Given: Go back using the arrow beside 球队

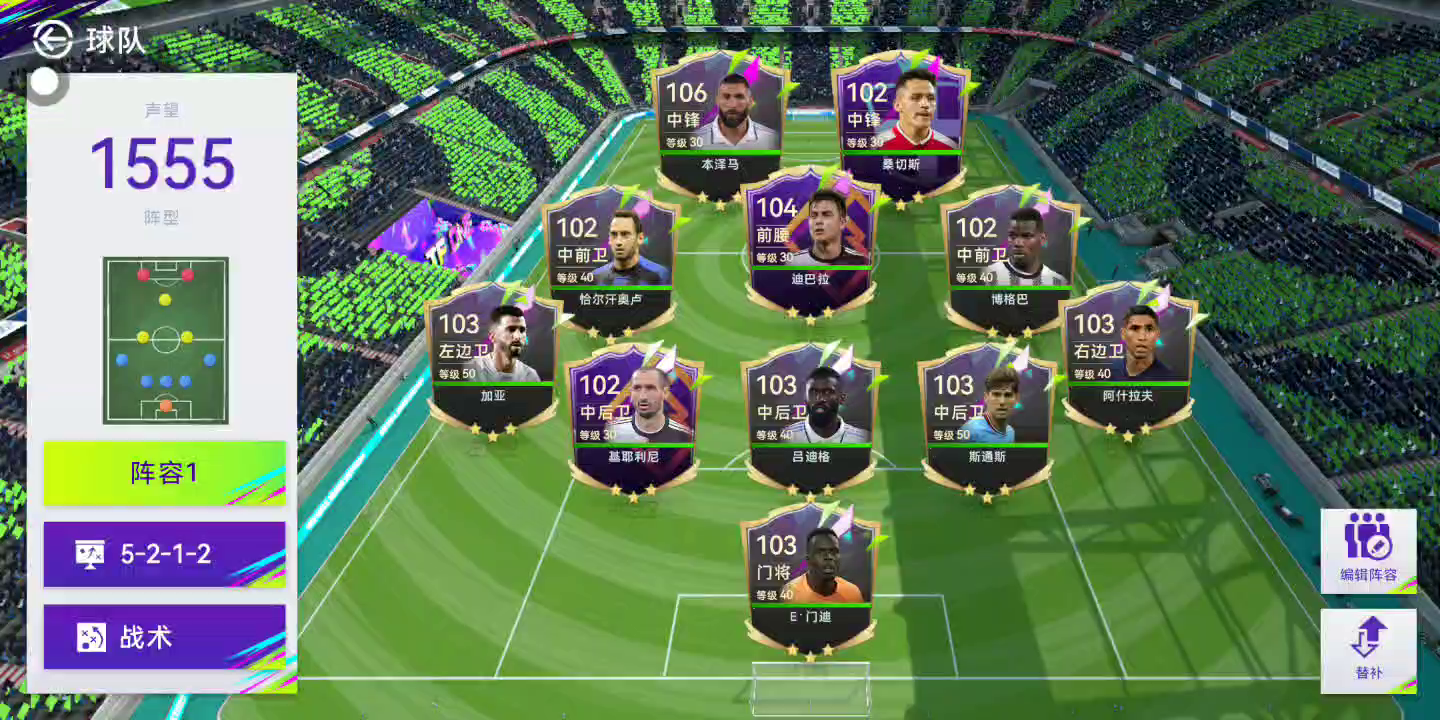Looking at the screenshot, I should click(53, 39).
